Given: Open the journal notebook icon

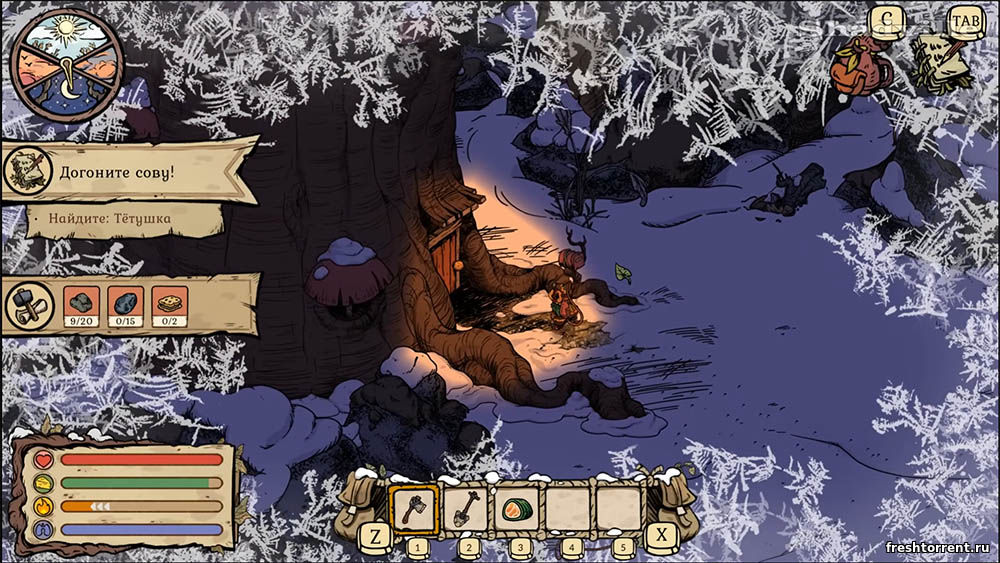Looking at the screenshot, I should [940, 62].
